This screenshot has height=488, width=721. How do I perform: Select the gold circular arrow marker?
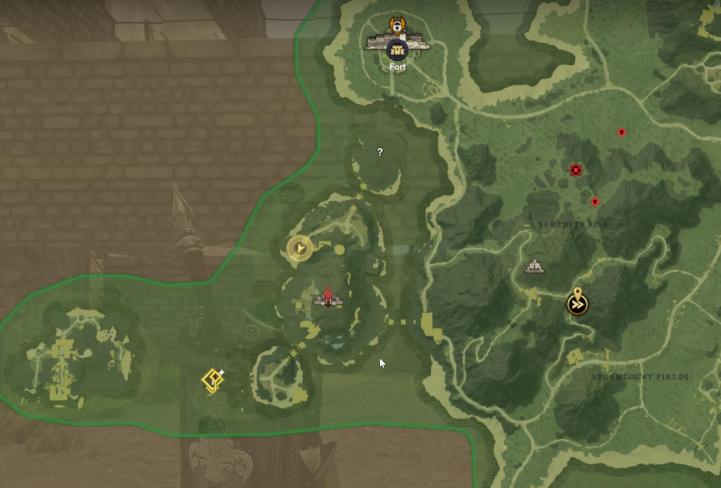click(x=299, y=247)
